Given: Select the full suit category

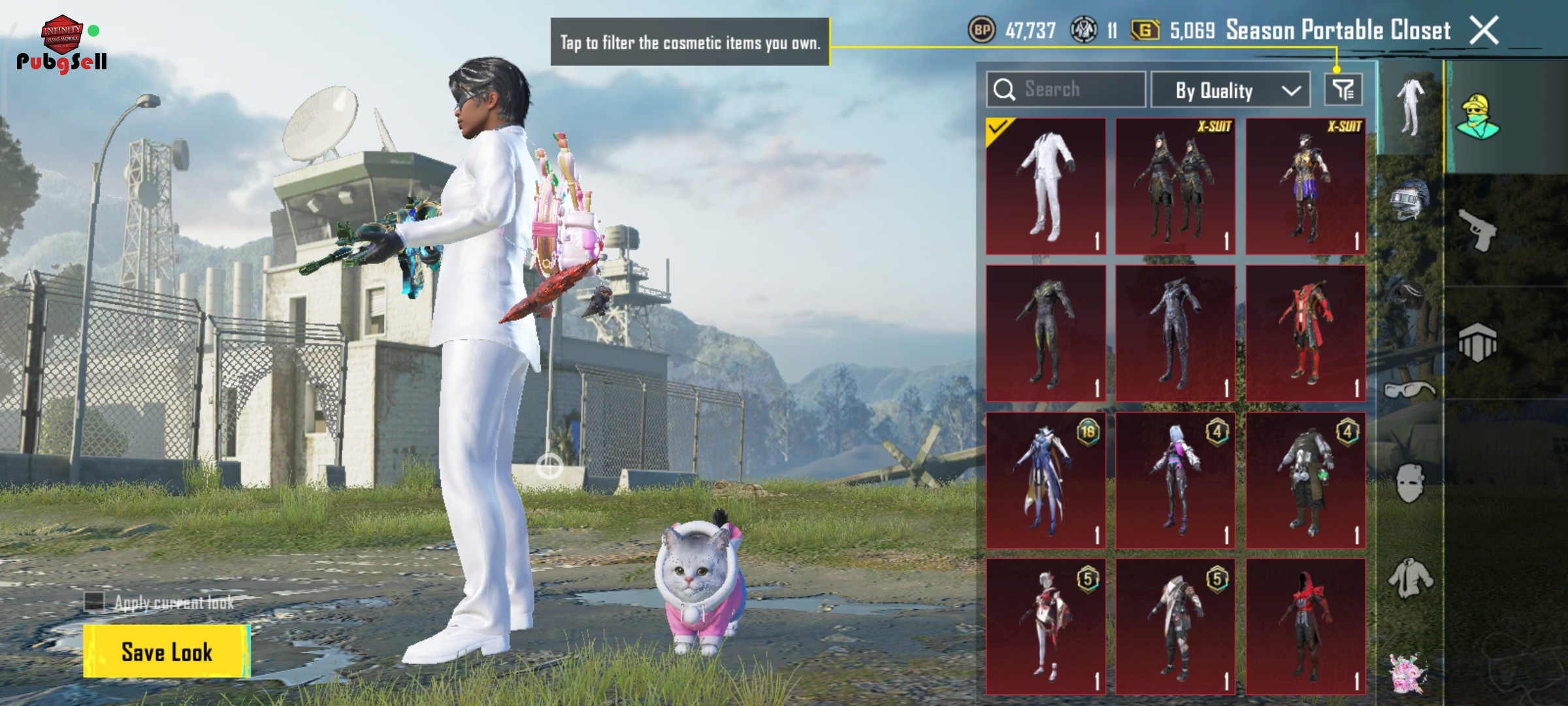Looking at the screenshot, I should tap(1409, 108).
